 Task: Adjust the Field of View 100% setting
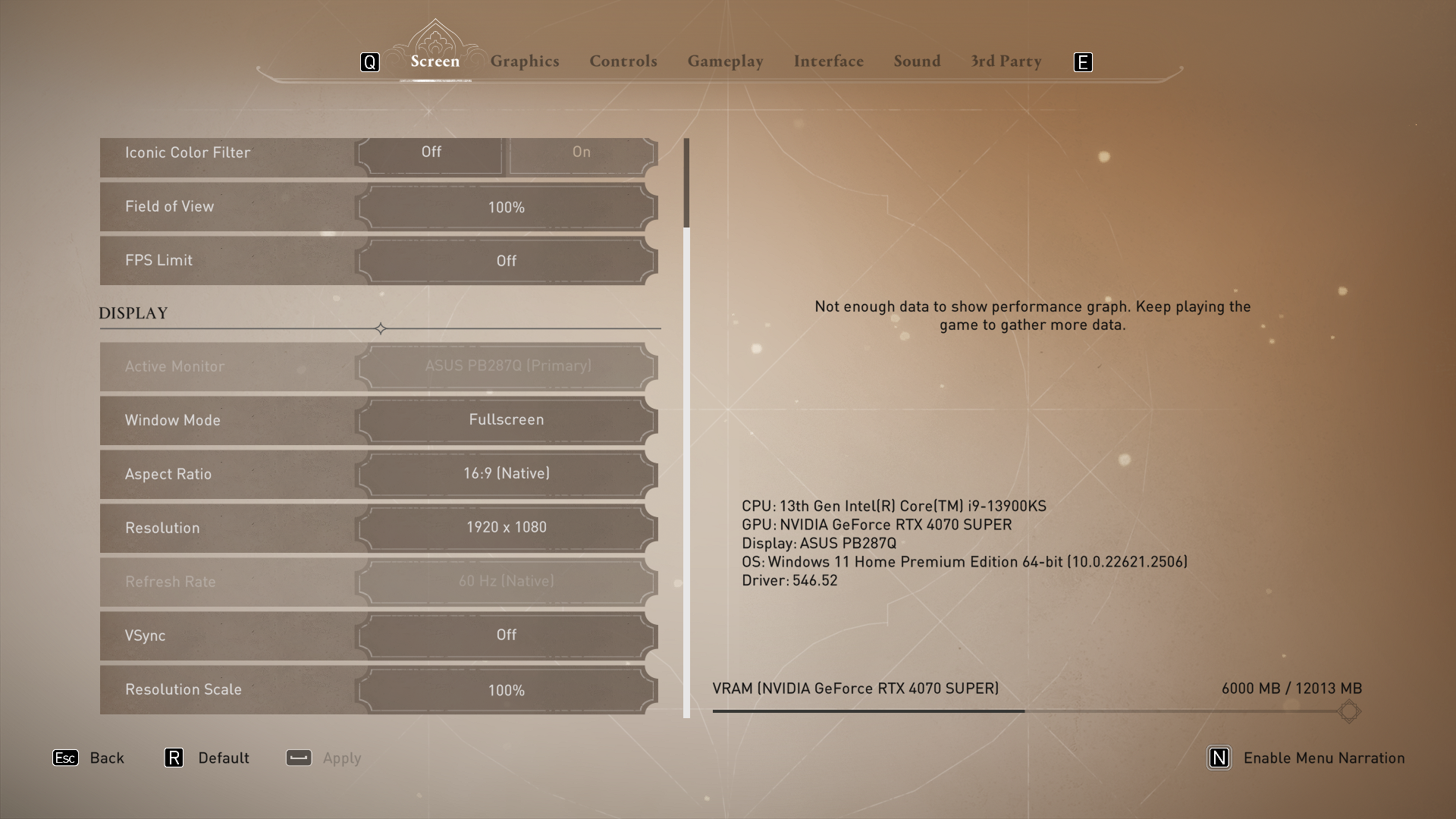point(506,207)
